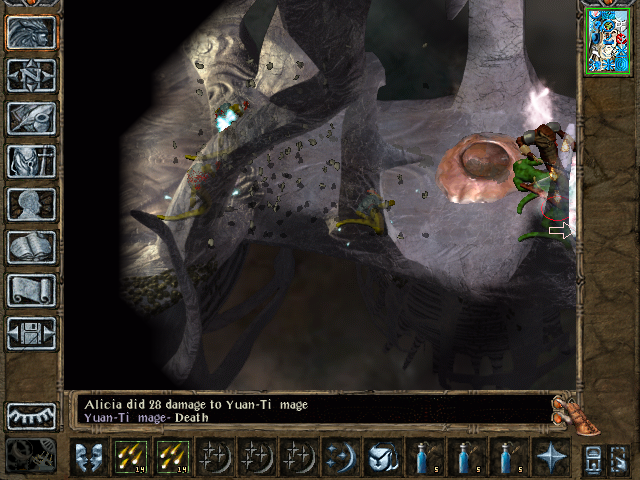This screenshot has height=480, width=640.
Task: Choose the crescent moon quick slot
Action: click(340, 457)
